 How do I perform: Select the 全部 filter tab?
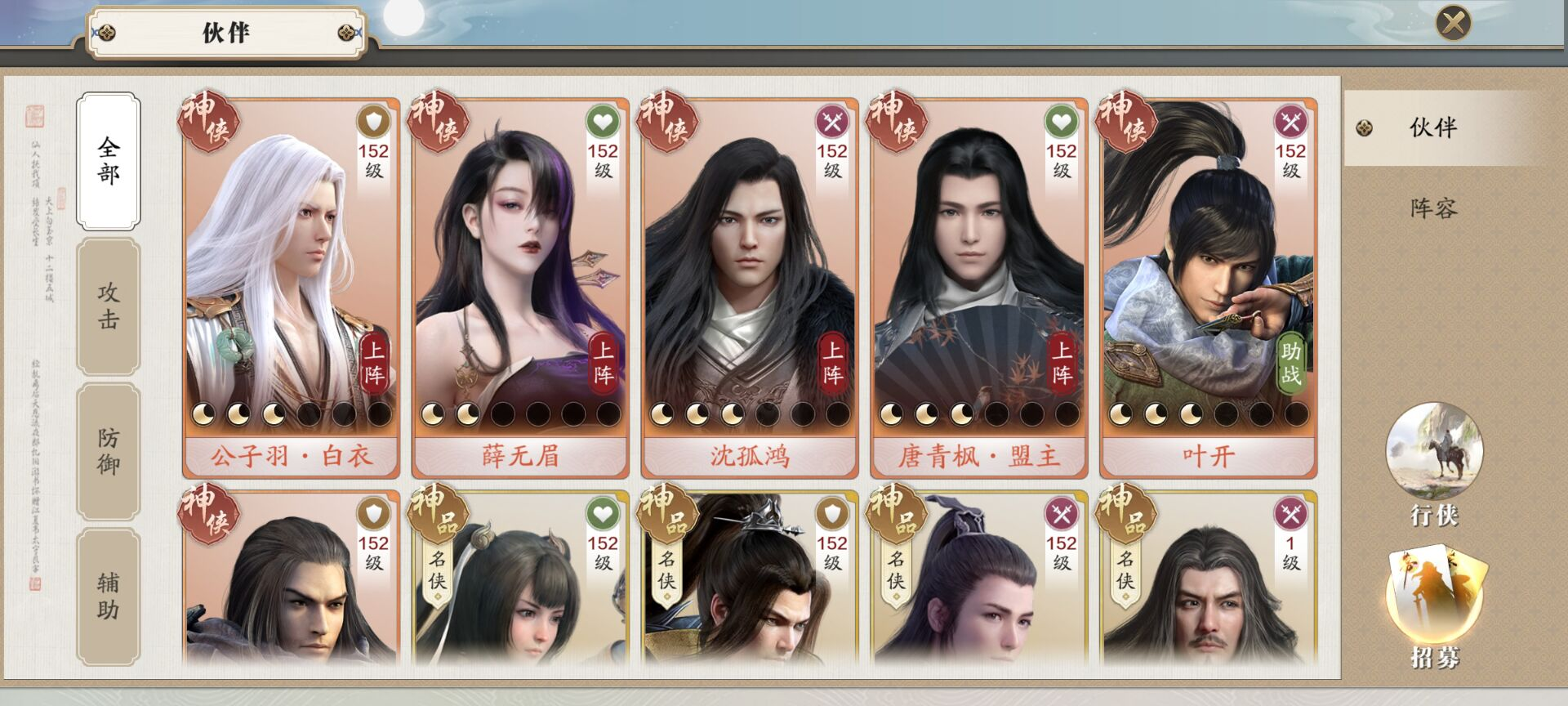[x=109, y=161]
